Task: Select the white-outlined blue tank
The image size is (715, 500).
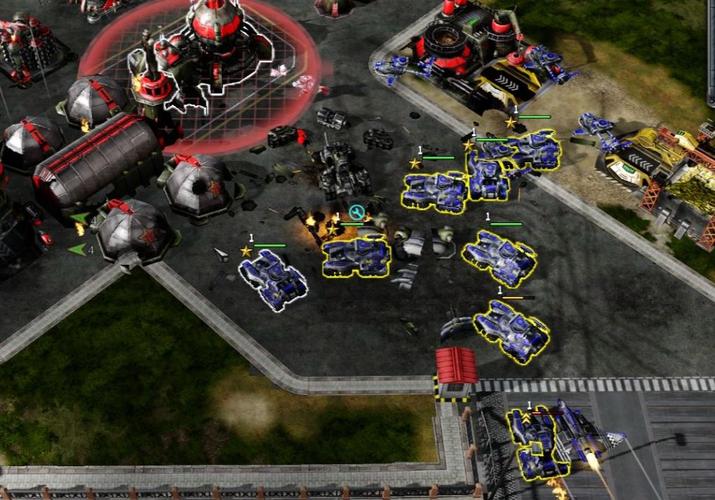Action: (273, 279)
